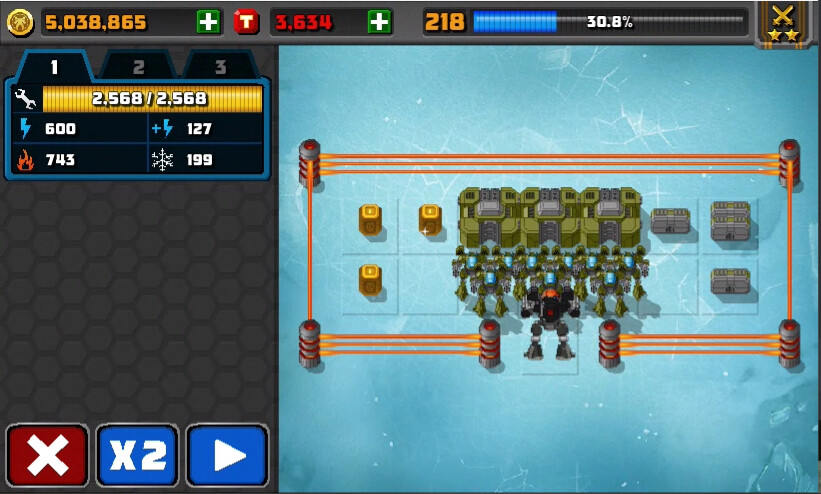Switch to loadout tab 2
Screen dimensions: 821x494
[138, 67]
